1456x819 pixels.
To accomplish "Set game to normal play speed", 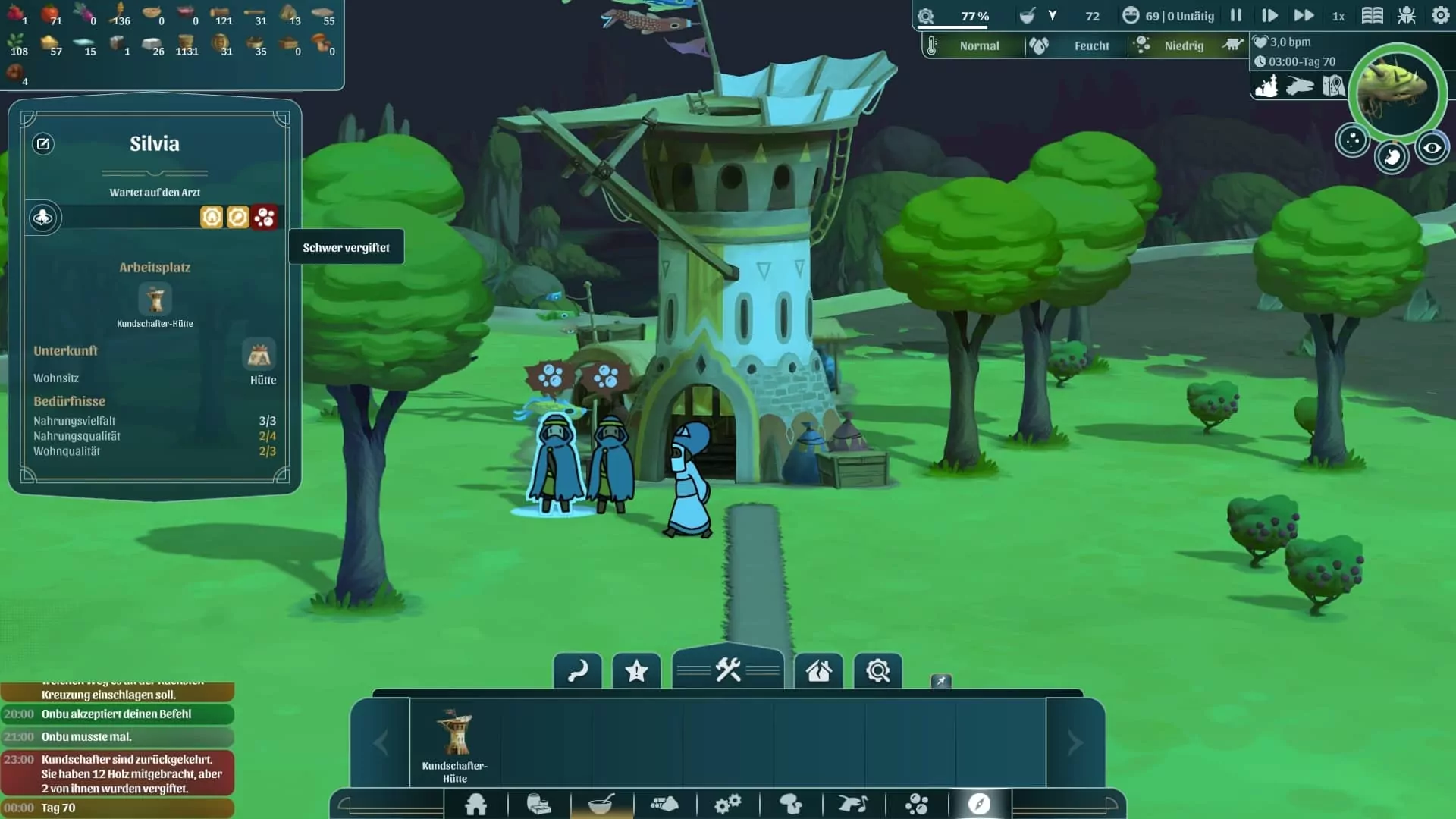I will [1269, 16].
